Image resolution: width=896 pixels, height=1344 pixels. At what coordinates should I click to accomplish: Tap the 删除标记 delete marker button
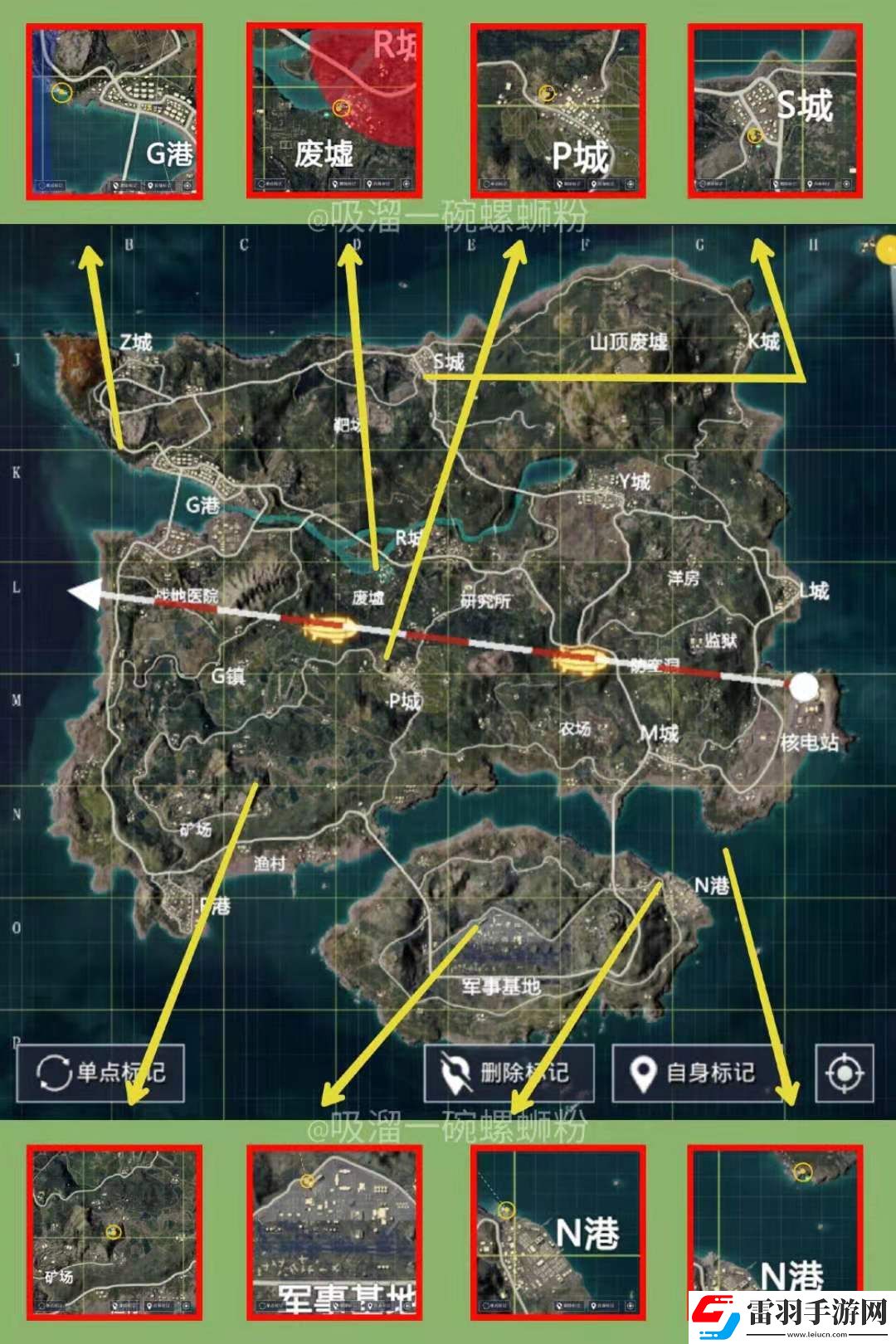[x=509, y=1073]
